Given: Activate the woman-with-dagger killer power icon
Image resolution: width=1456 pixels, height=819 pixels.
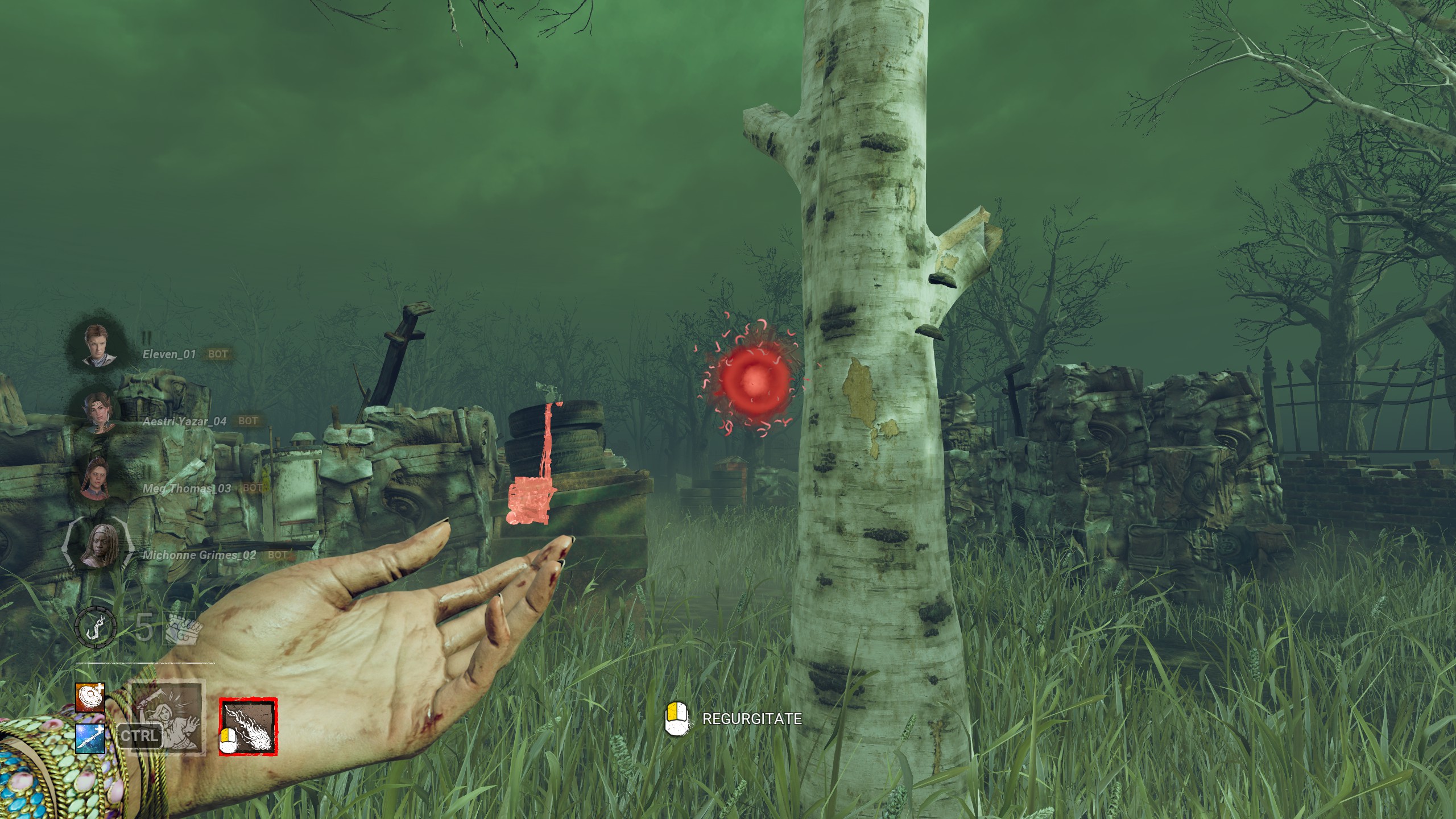Looking at the screenshot, I should point(167,718).
